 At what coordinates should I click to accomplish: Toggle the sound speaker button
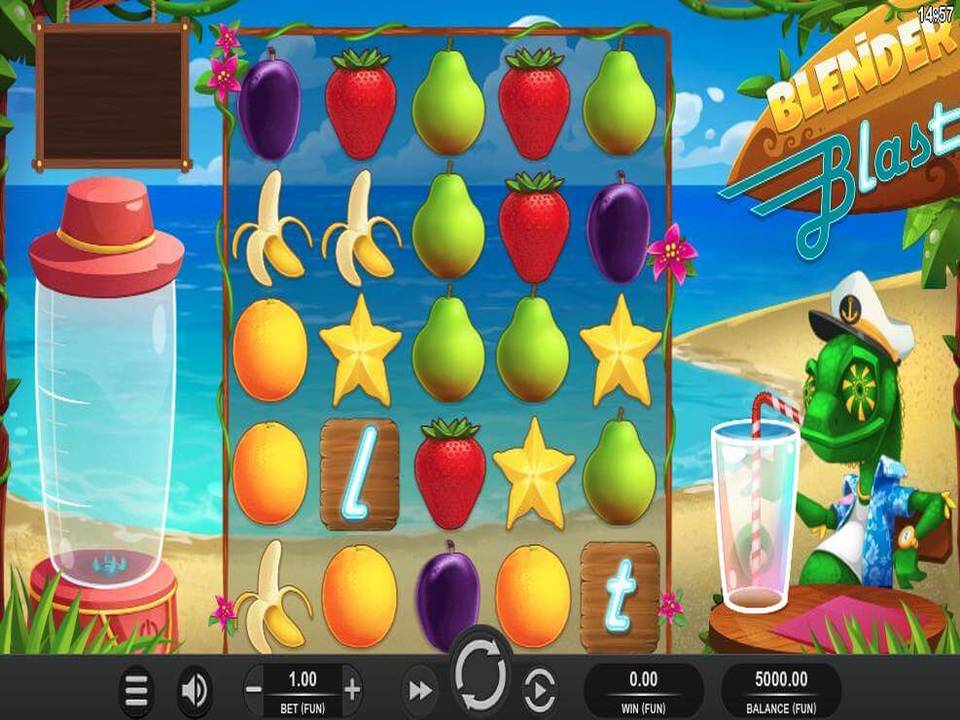(x=194, y=690)
